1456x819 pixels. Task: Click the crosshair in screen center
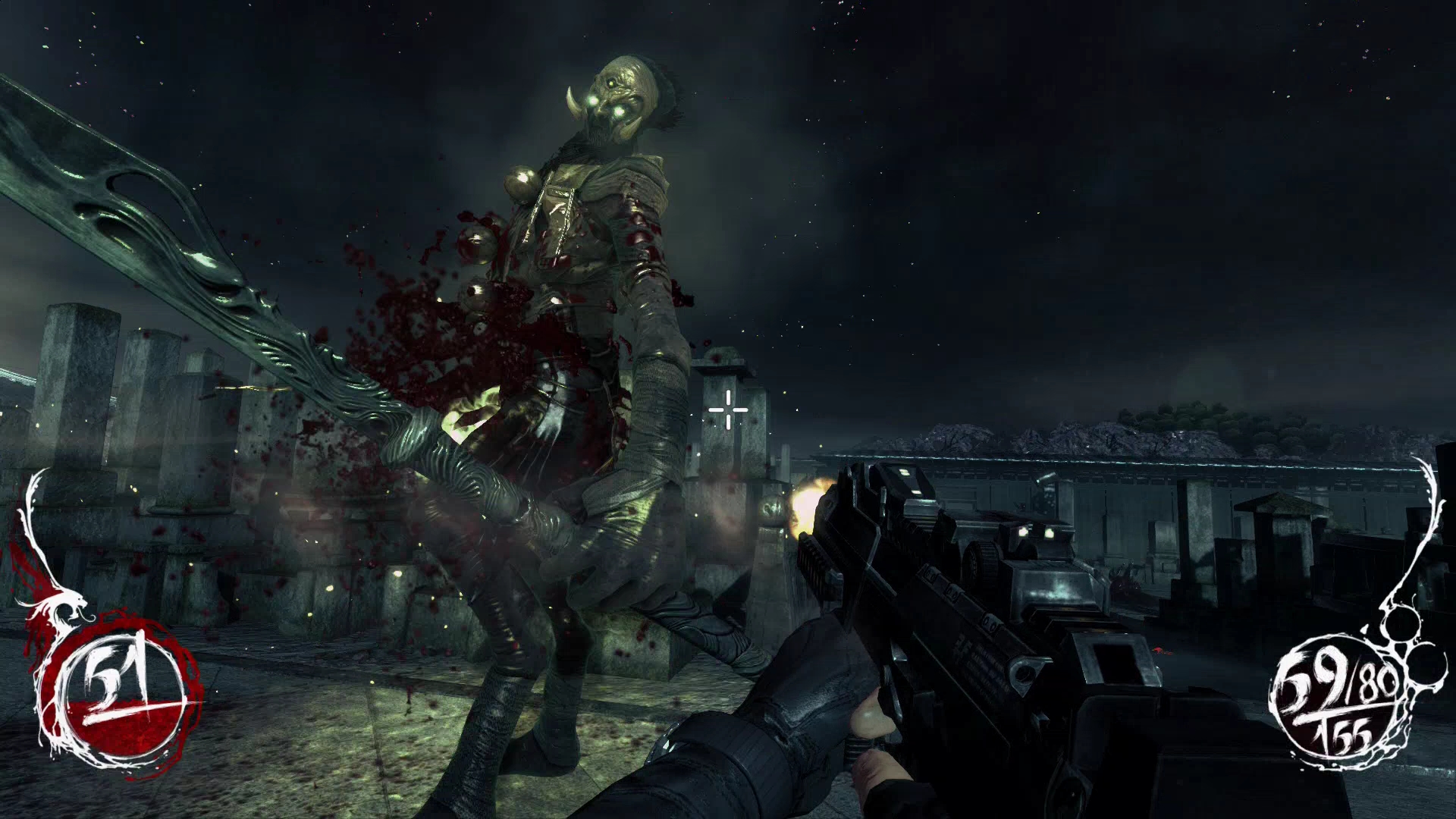(726, 409)
